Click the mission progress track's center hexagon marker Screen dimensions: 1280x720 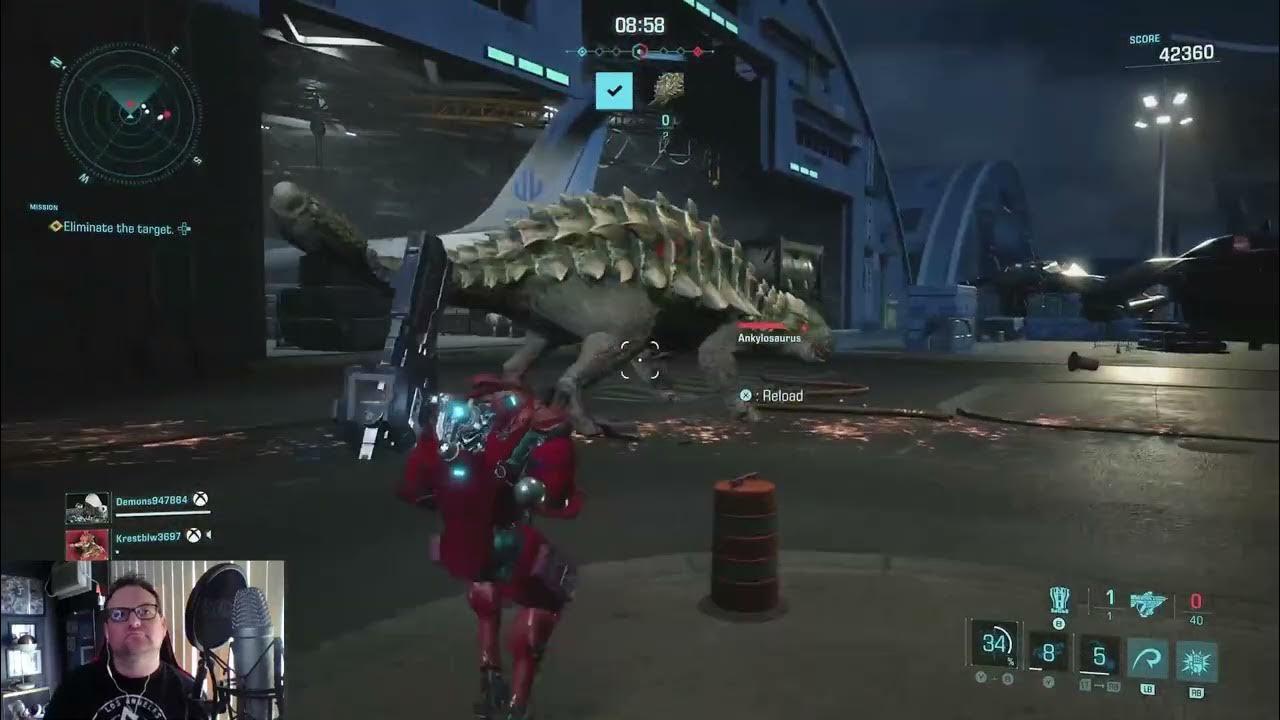[641, 51]
